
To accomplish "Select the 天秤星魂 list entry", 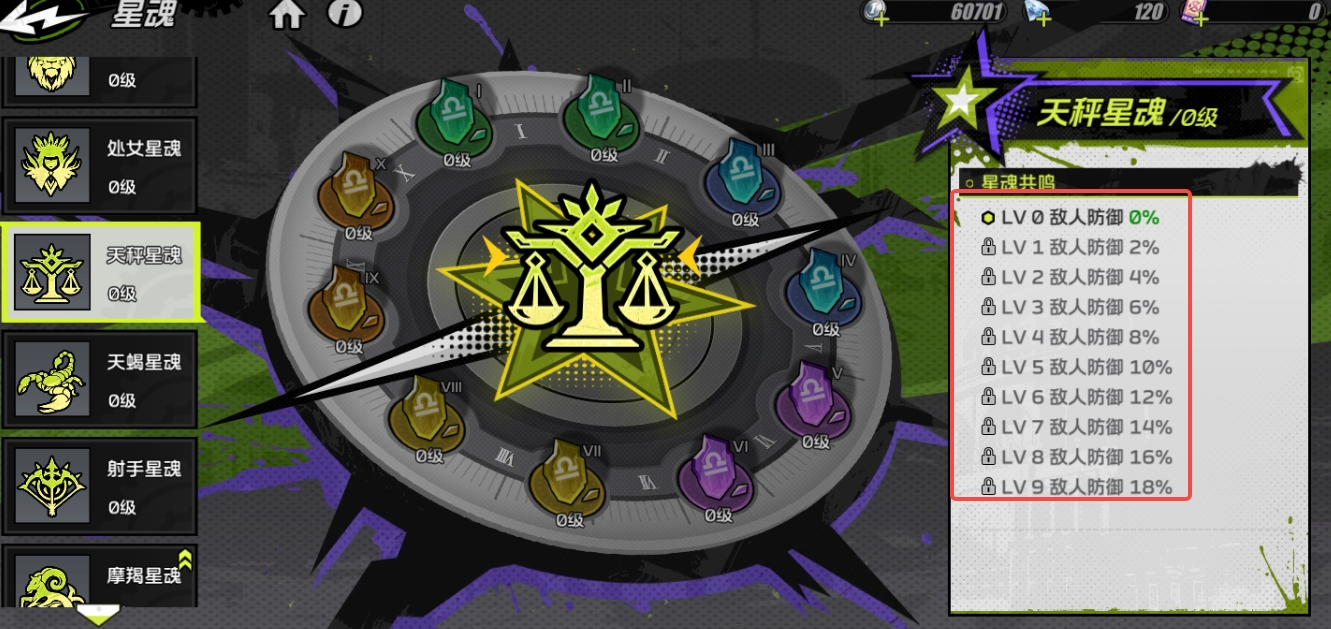I will (x=99, y=273).
